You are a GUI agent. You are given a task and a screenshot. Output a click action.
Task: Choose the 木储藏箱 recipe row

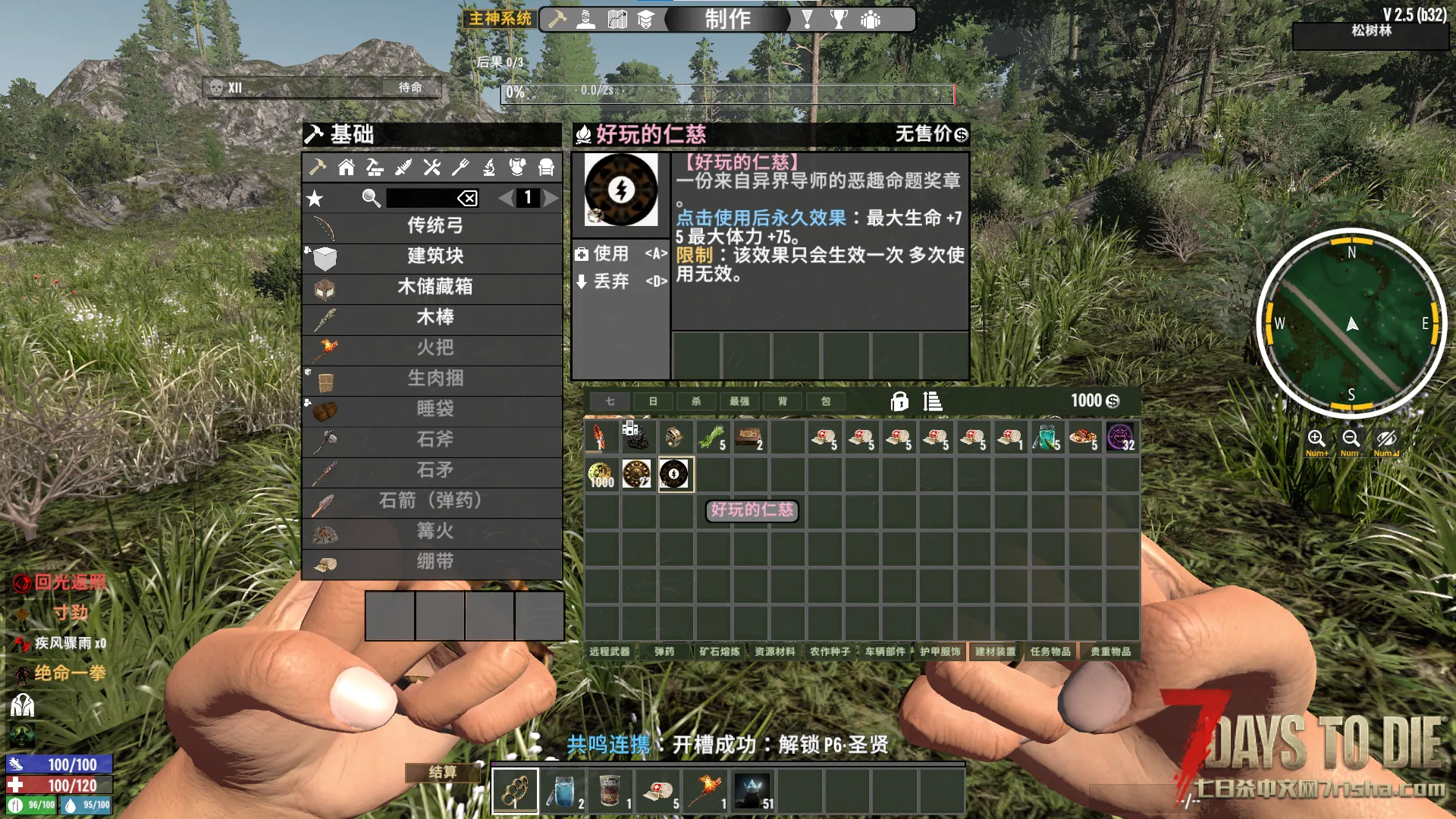(434, 287)
